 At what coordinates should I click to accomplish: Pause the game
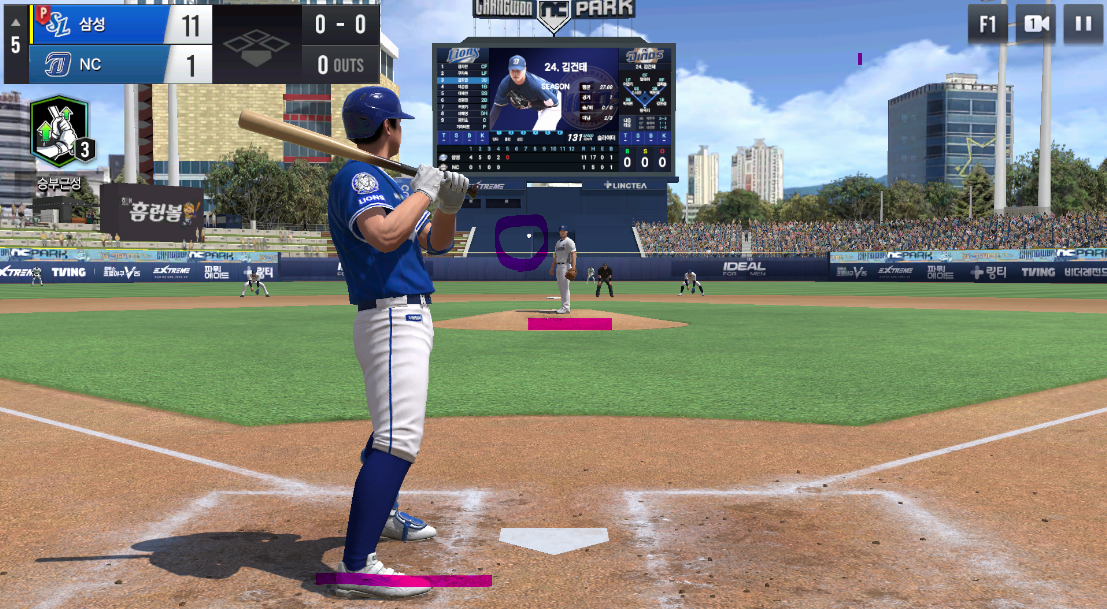click(1083, 24)
